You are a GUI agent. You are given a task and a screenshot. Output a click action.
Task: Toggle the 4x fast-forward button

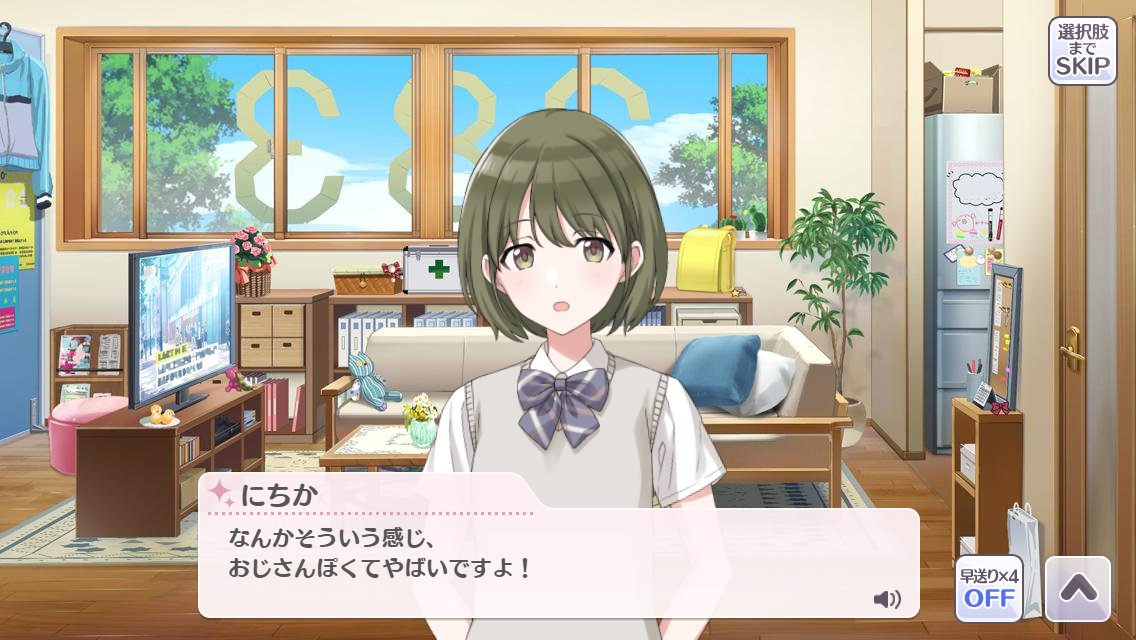988,588
